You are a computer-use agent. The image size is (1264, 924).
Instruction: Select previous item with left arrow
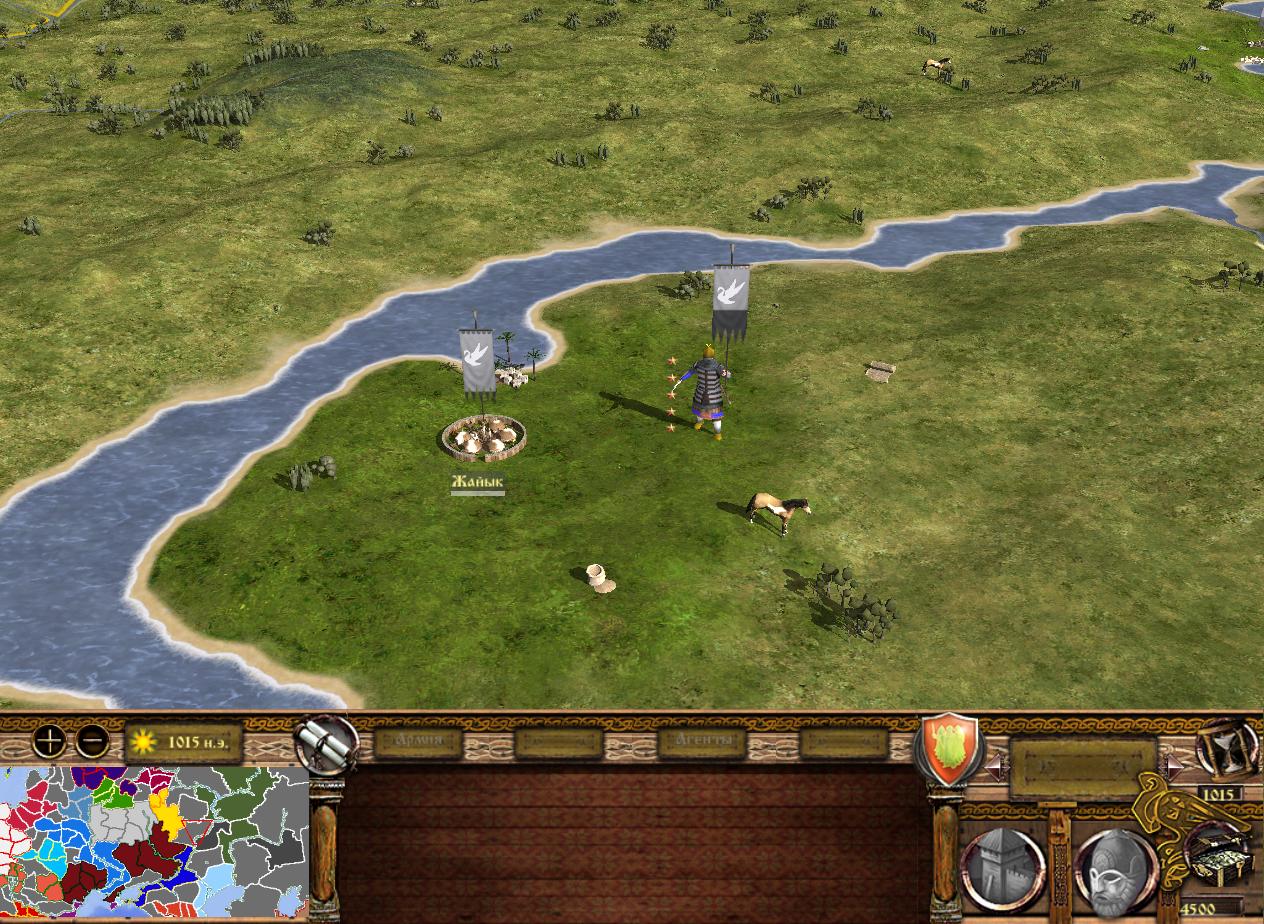(x=994, y=767)
